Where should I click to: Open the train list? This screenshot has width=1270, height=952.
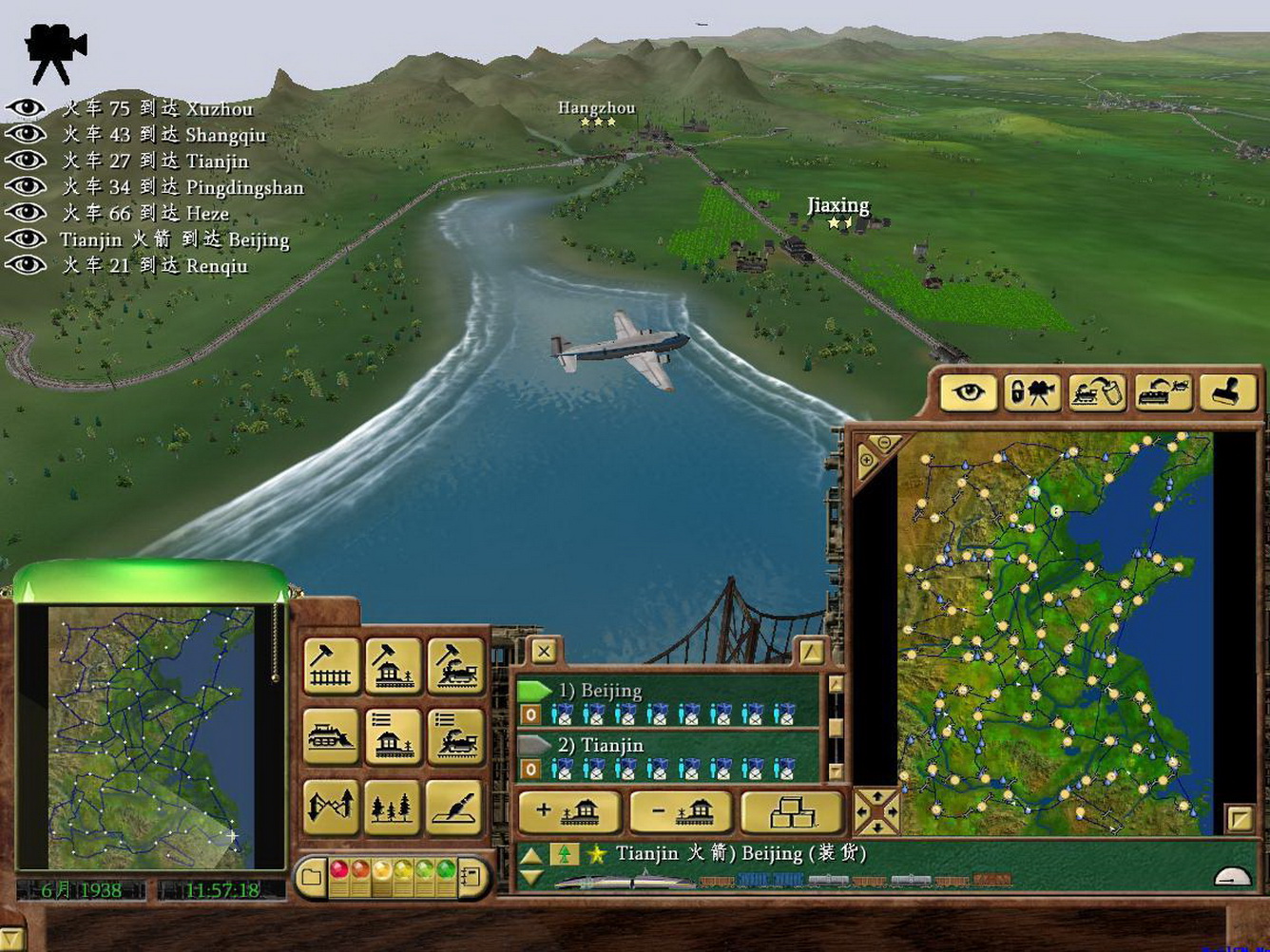[456, 735]
